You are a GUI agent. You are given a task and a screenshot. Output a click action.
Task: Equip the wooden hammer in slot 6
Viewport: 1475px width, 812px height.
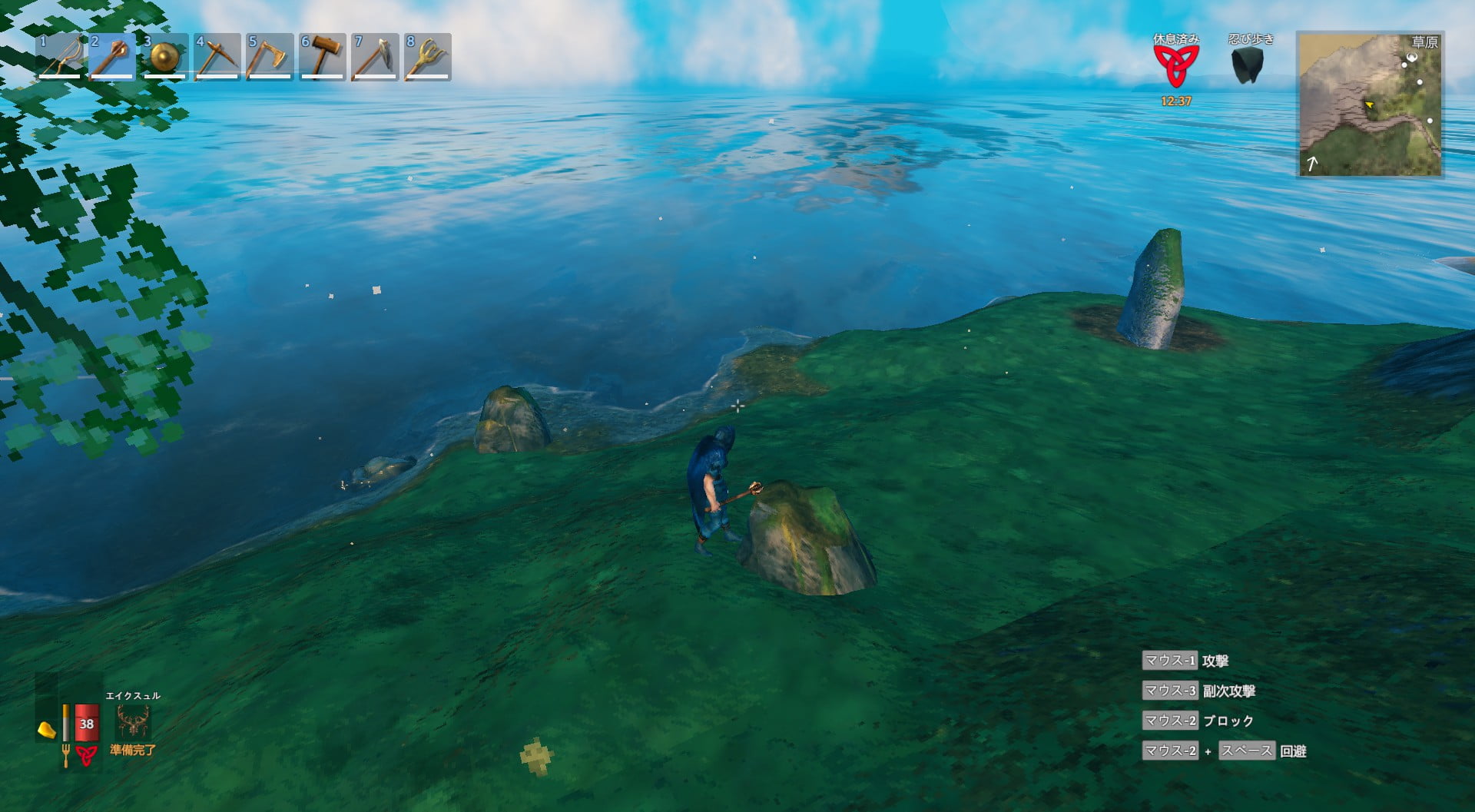tap(322, 57)
